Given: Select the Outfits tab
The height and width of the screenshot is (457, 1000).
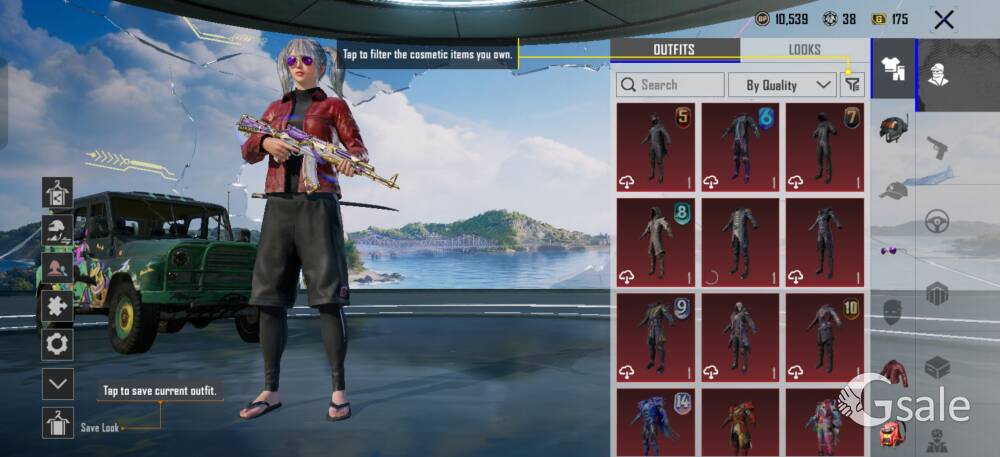Looking at the screenshot, I should (674, 49).
